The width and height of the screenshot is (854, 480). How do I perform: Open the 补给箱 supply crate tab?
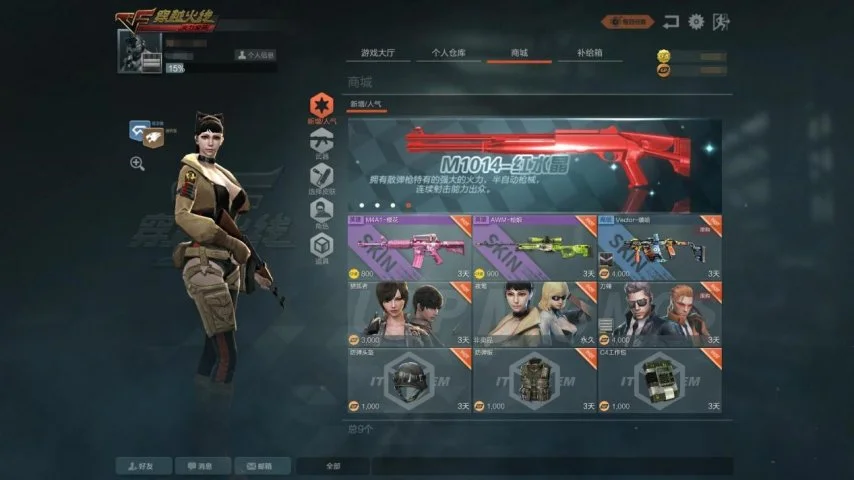click(x=590, y=51)
